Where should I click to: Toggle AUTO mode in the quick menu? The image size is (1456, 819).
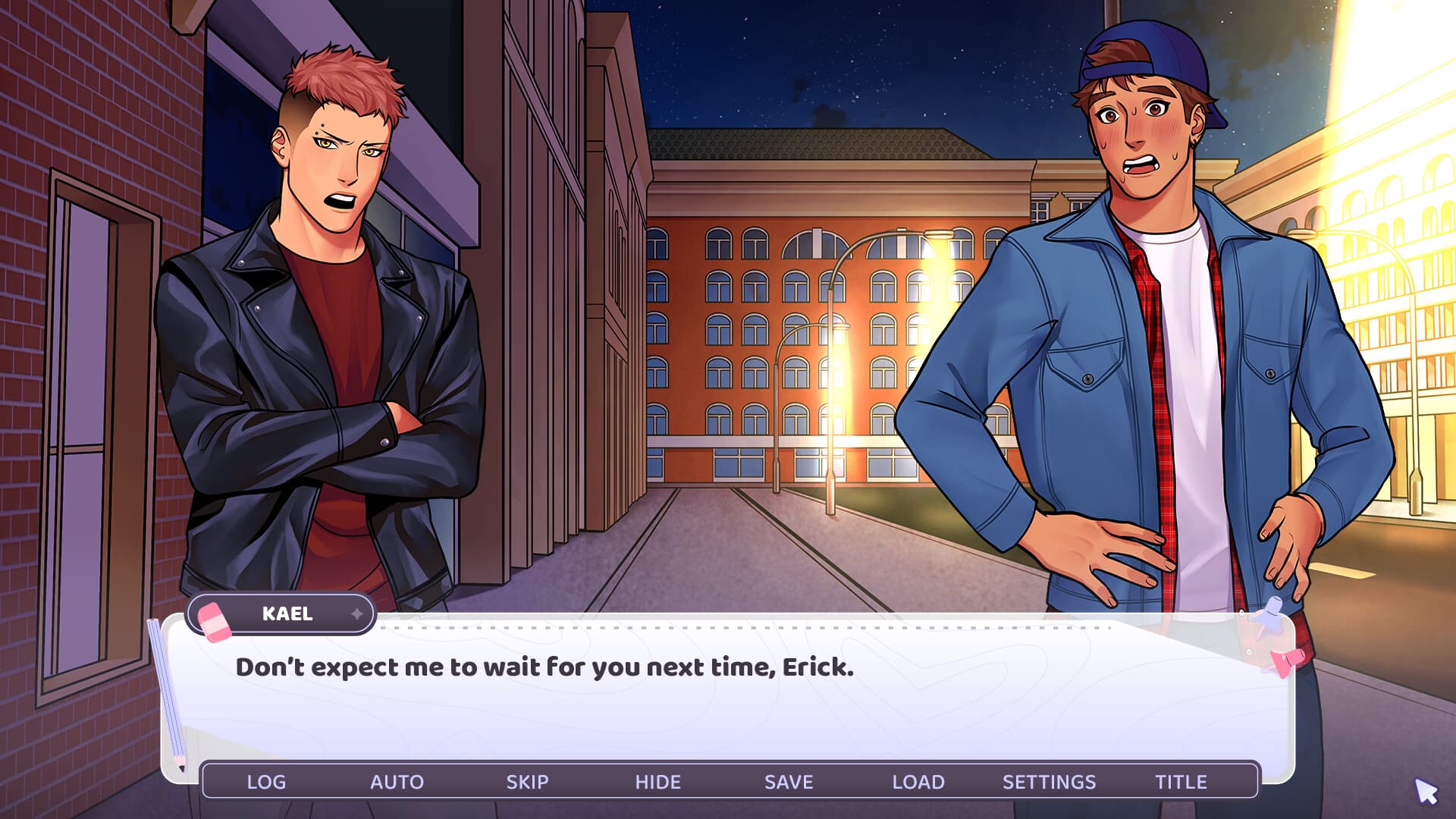pyautogui.click(x=398, y=782)
